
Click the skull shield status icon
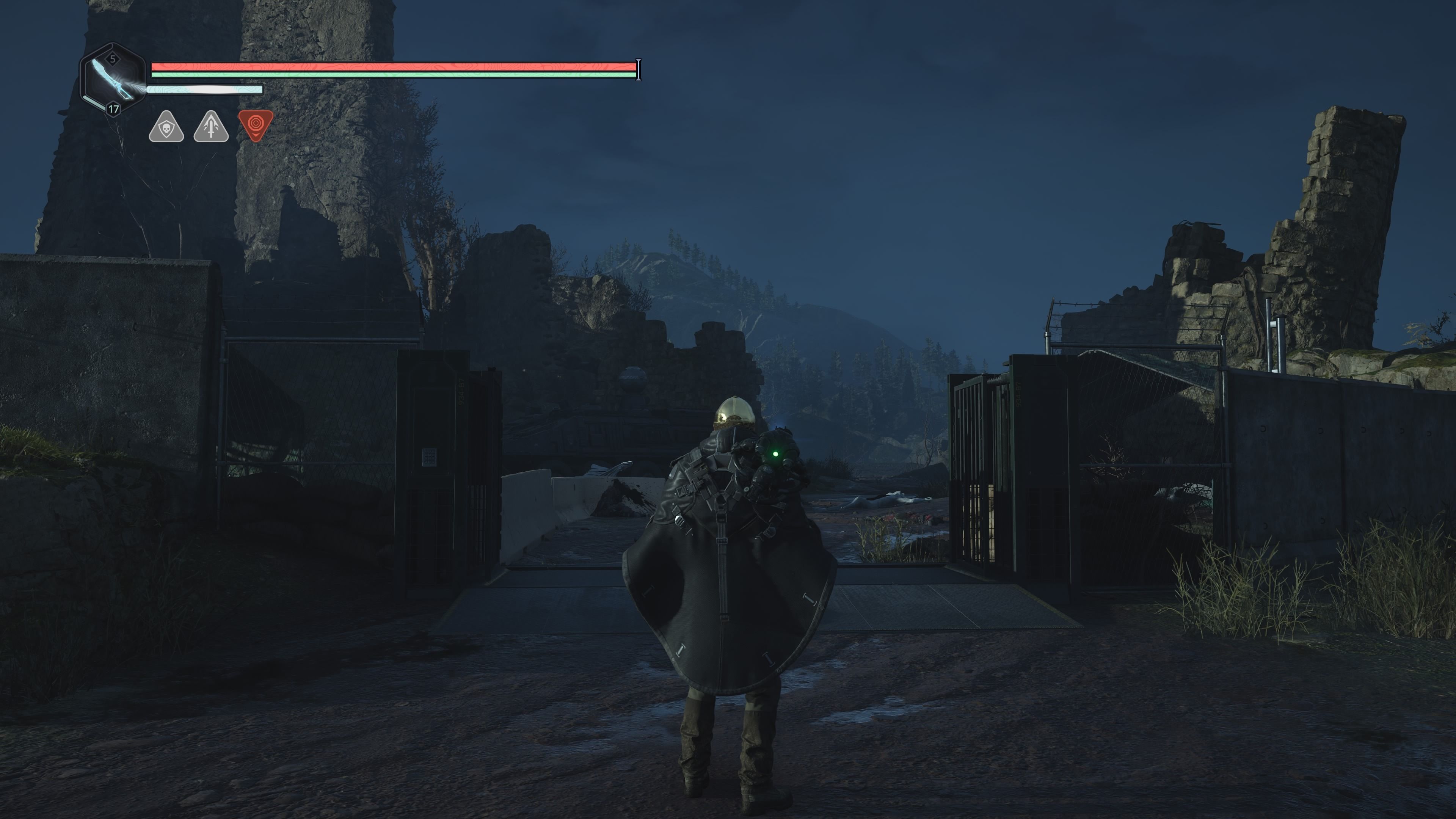[x=166, y=128]
